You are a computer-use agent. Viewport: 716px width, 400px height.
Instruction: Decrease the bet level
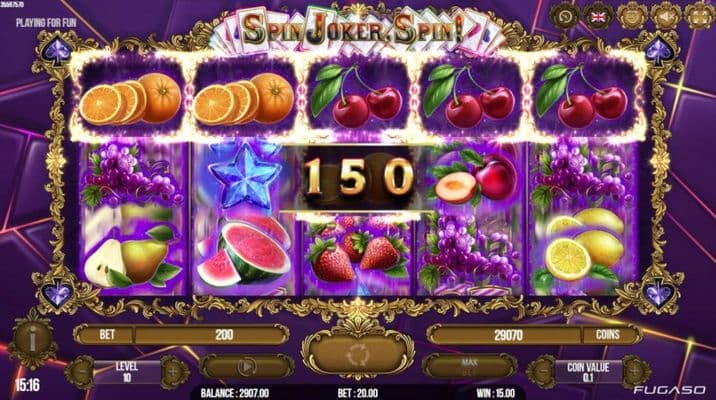(x=78, y=371)
